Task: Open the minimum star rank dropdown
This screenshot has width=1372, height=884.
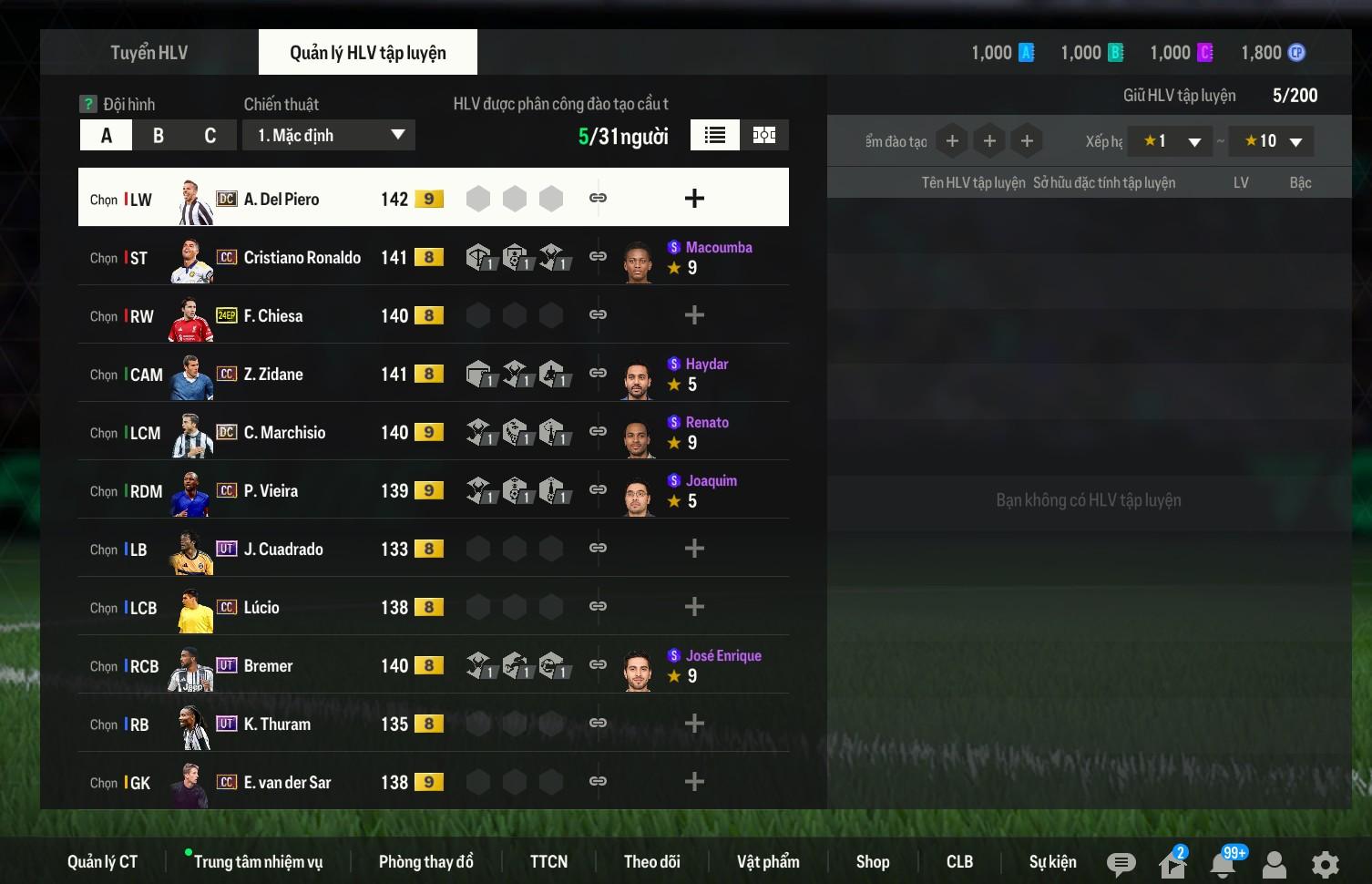Action: (x=1171, y=141)
